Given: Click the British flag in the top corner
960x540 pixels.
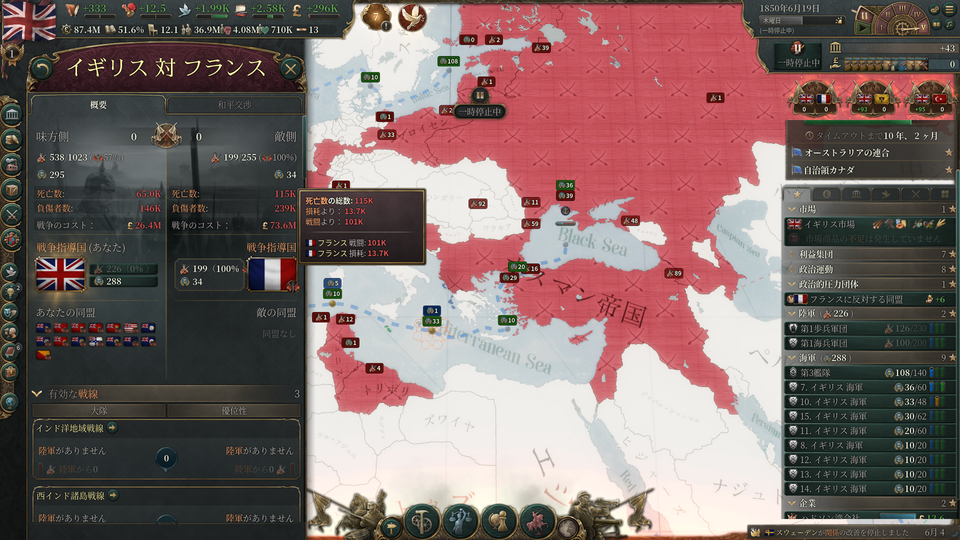Looking at the screenshot, I should click(x=30, y=18).
